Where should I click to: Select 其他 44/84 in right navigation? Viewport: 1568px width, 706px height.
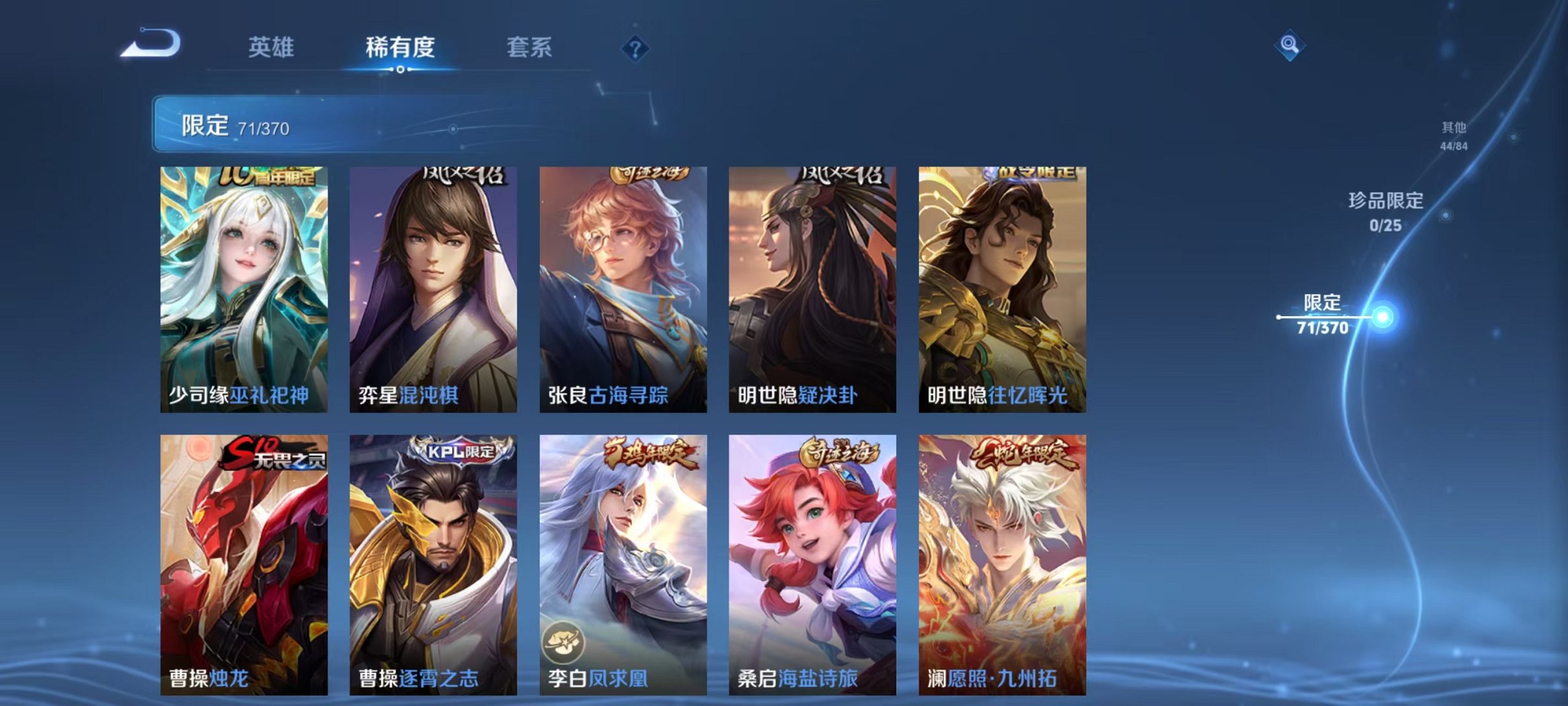(x=1454, y=136)
